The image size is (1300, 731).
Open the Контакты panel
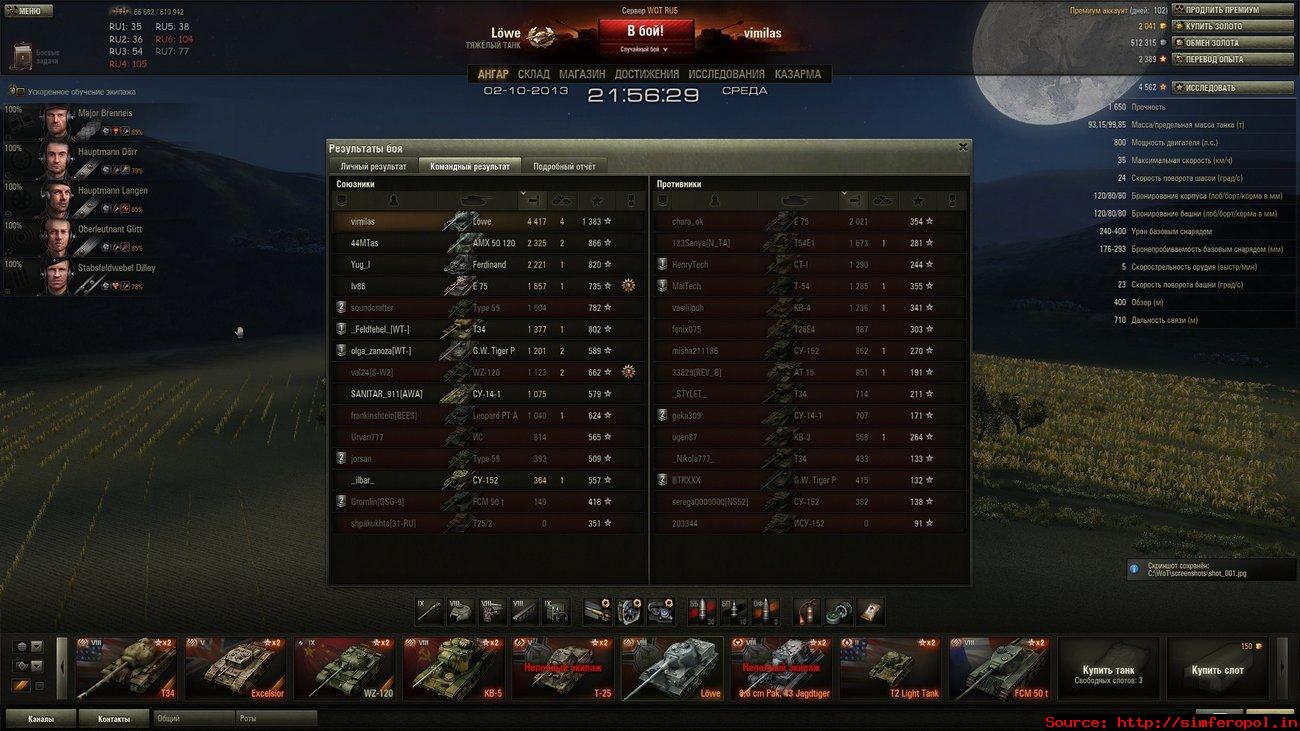click(113, 718)
